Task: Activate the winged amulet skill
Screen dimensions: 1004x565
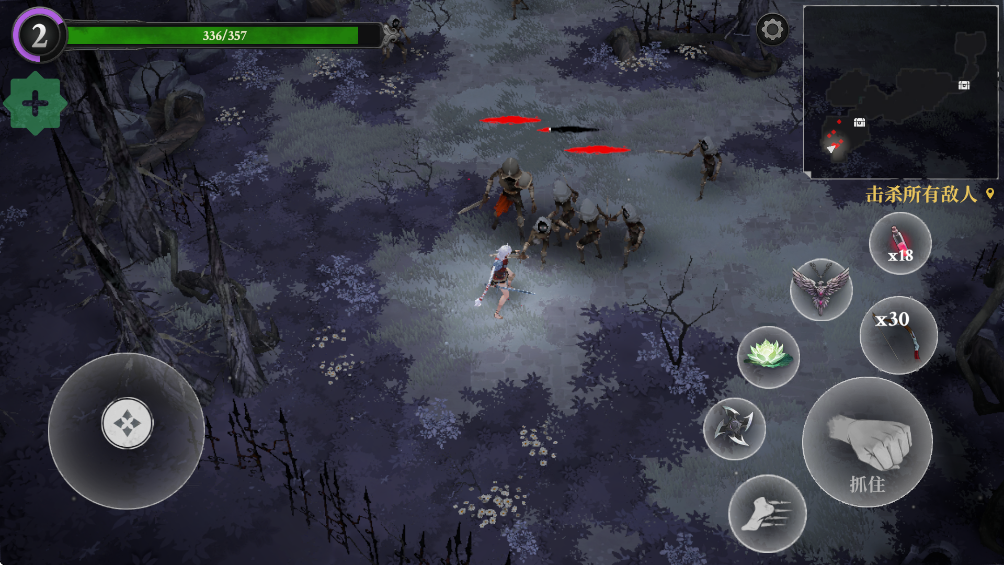Action: pos(820,289)
